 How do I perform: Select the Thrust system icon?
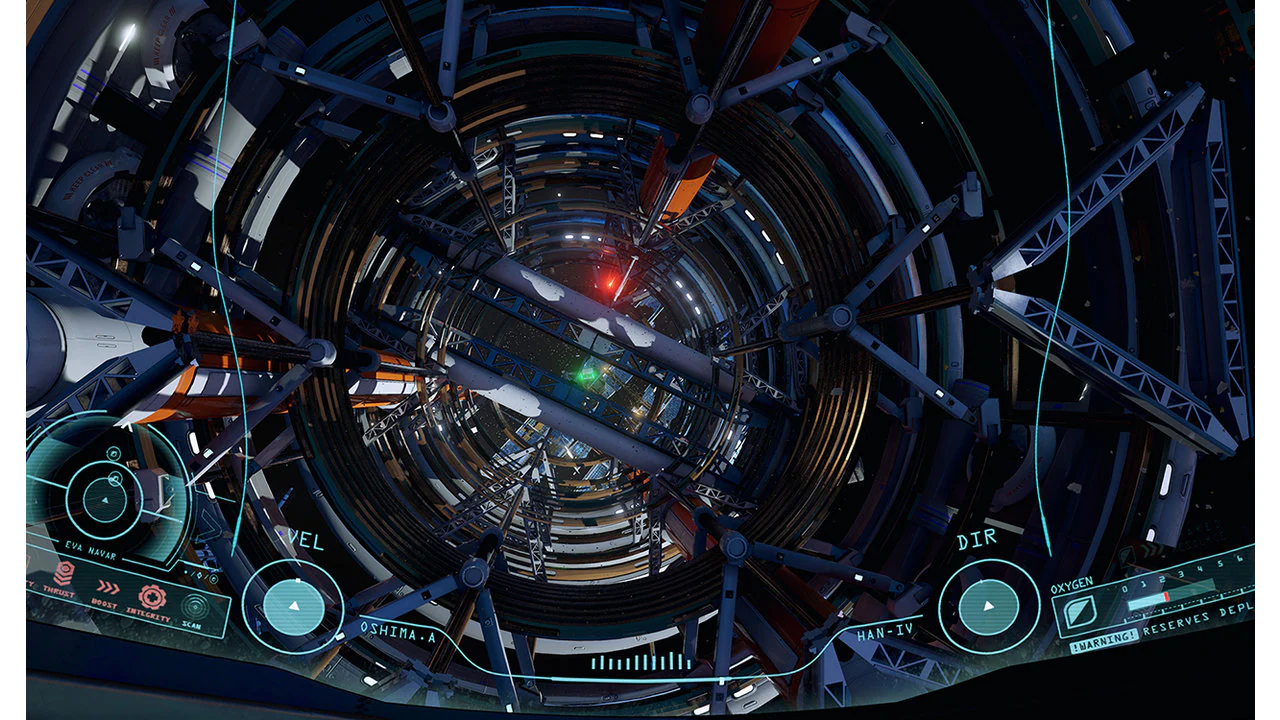pyautogui.click(x=65, y=573)
